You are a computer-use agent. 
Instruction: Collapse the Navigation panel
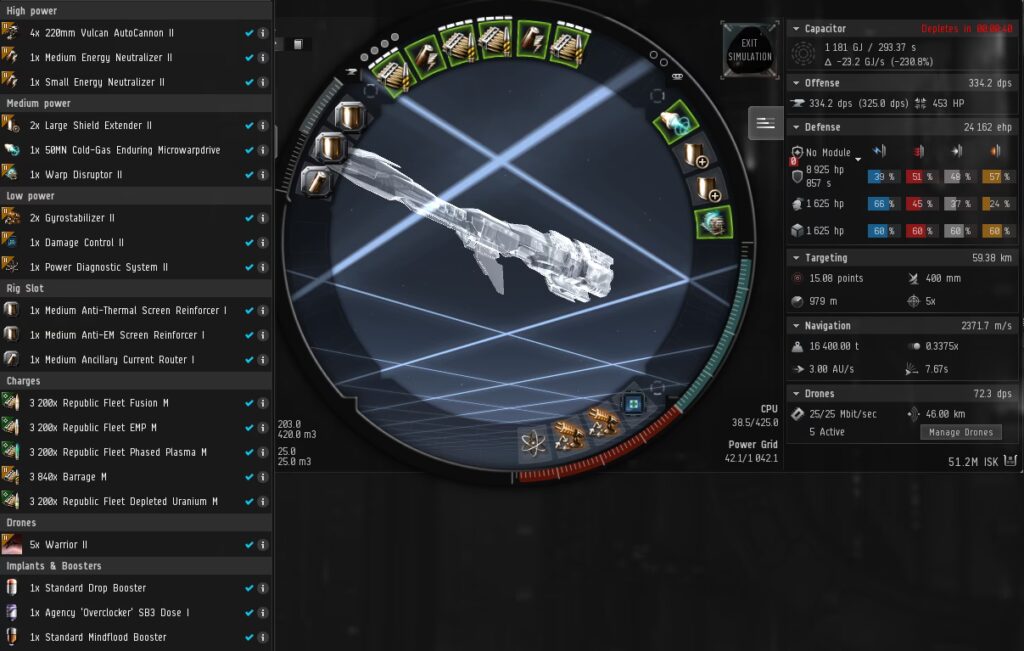(795, 326)
